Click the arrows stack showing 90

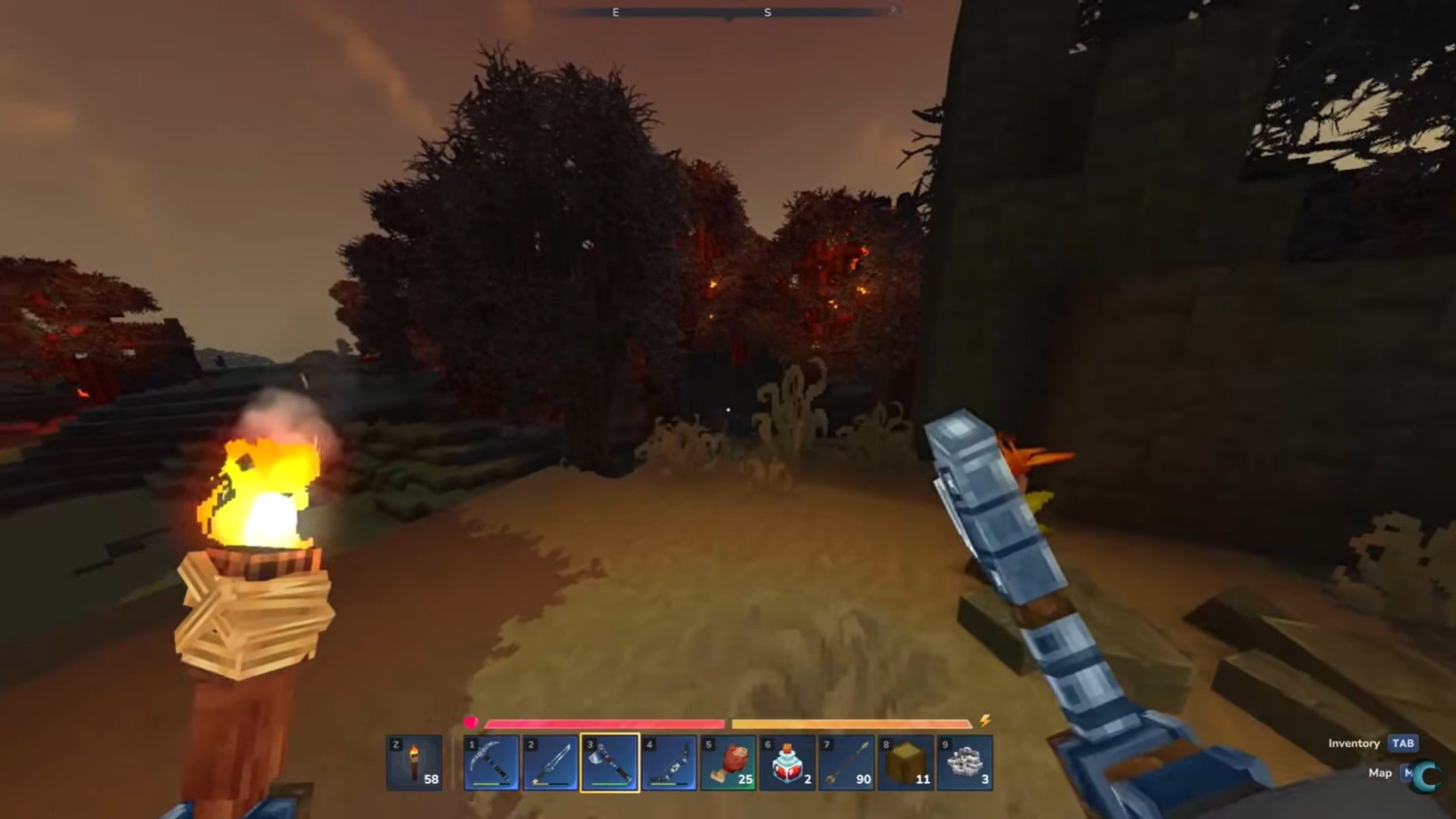(x=848, y=762)
